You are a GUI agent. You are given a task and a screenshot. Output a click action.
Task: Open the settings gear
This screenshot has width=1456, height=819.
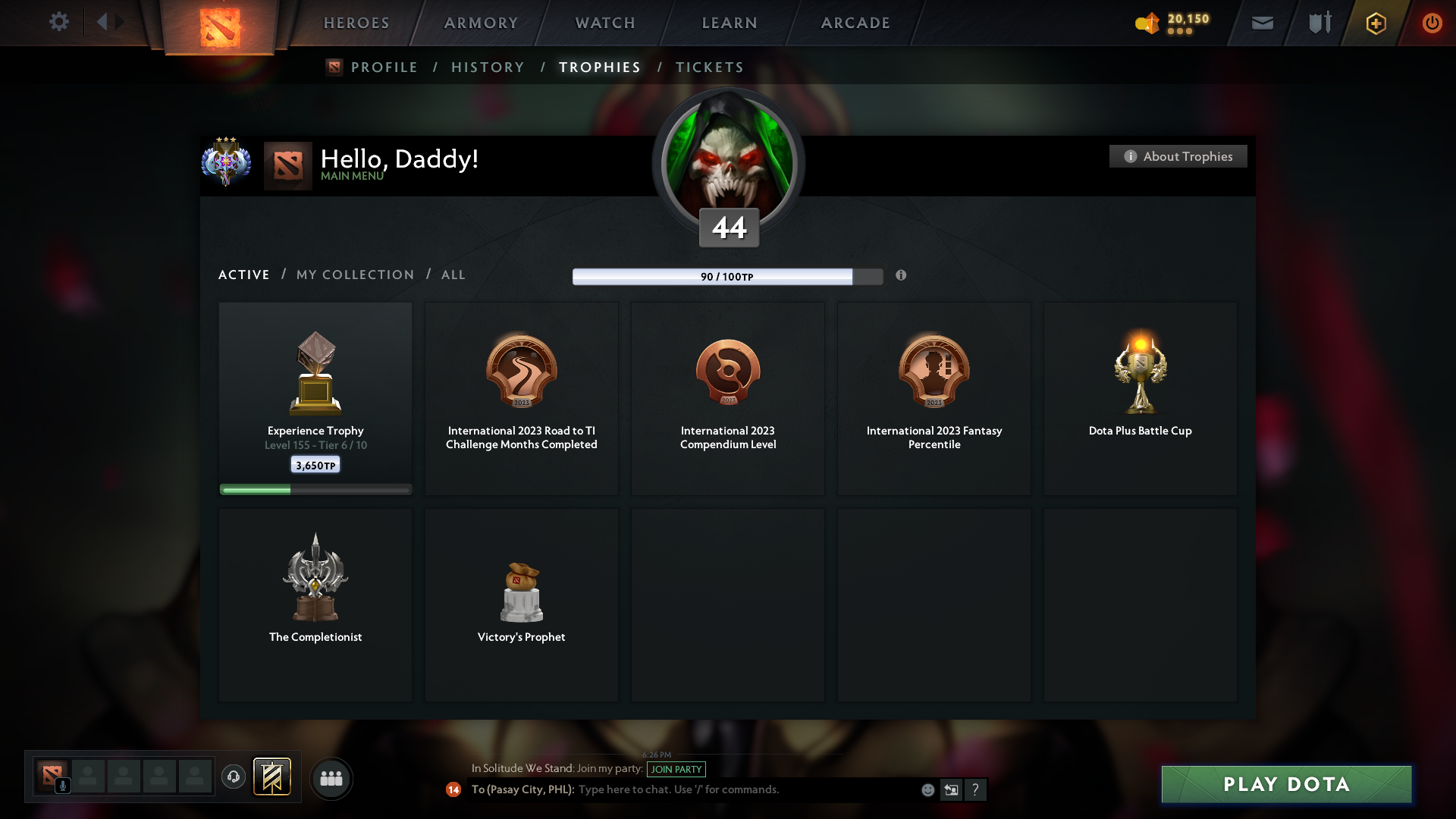[x=59, y=22]
